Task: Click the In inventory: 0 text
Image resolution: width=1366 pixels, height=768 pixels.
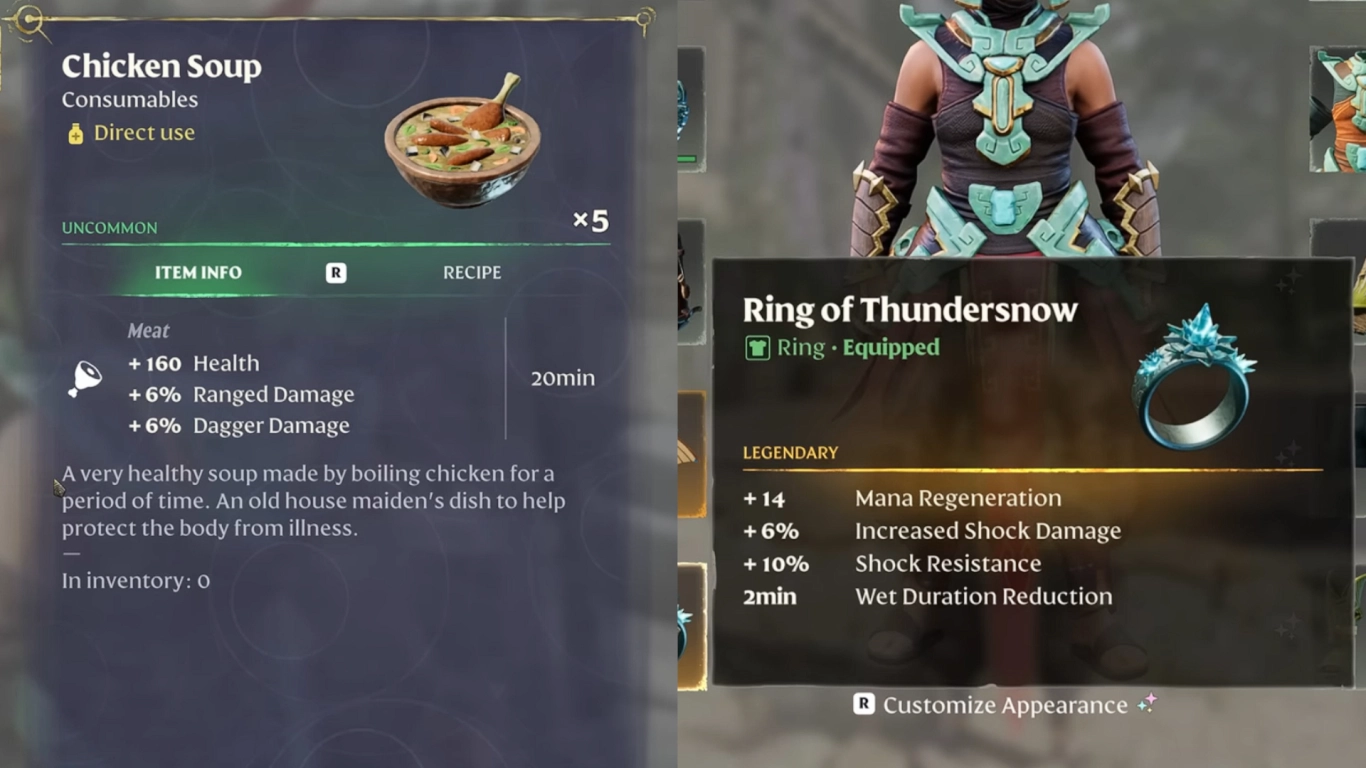Action: [x=135, y=580]
